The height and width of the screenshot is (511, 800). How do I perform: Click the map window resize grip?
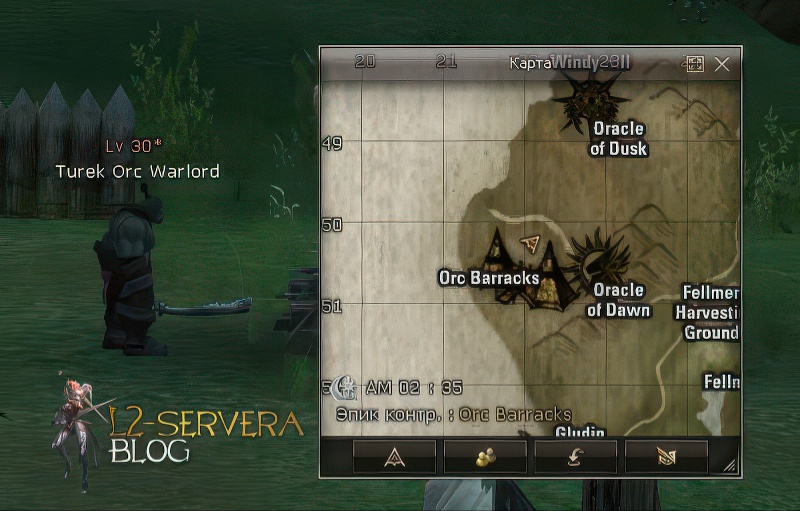click(x=730, y=466)
